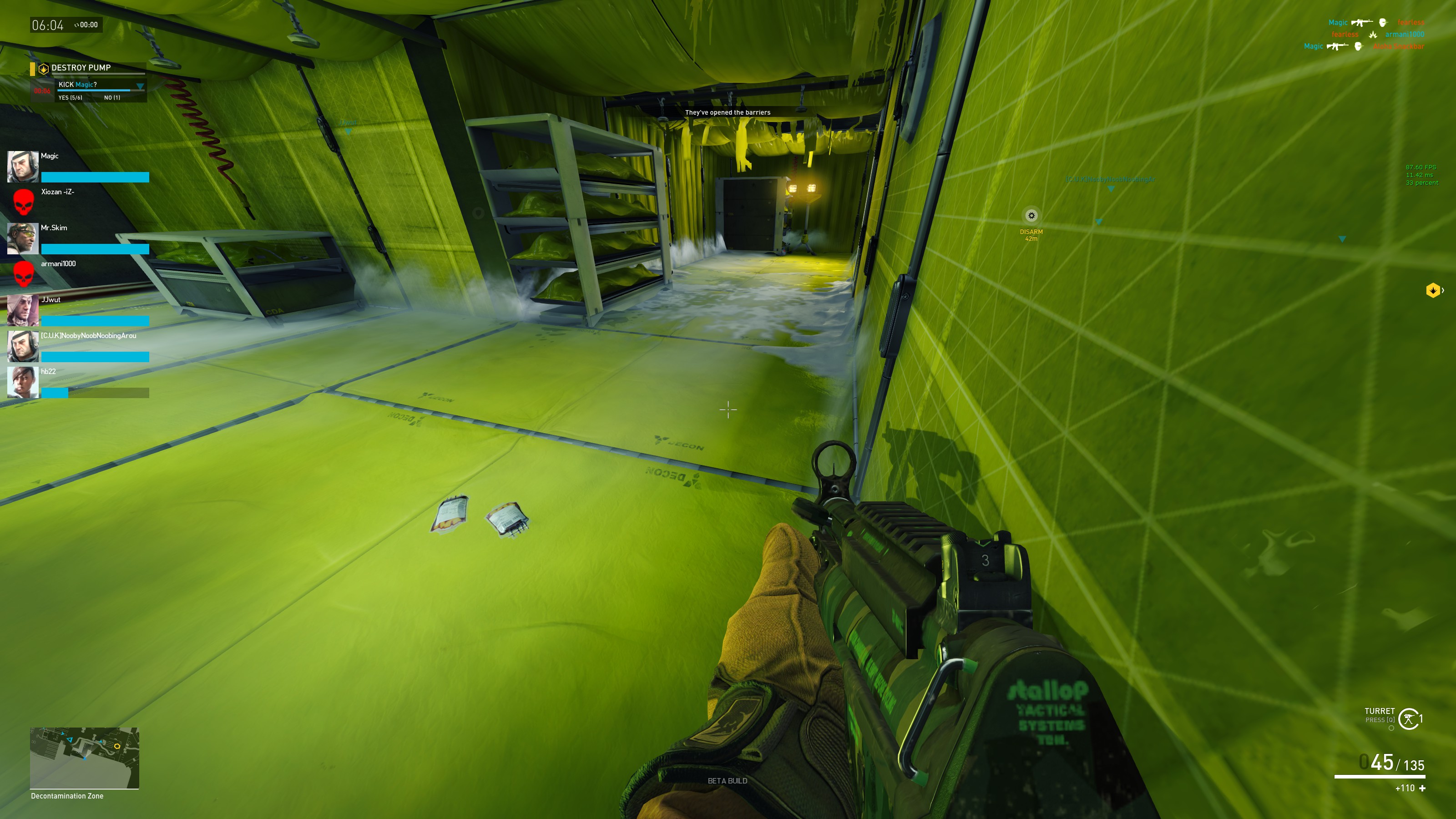Open the Decontamination Zone minimap
This screenshot has width=1456, height=819.
click(84, 758)
